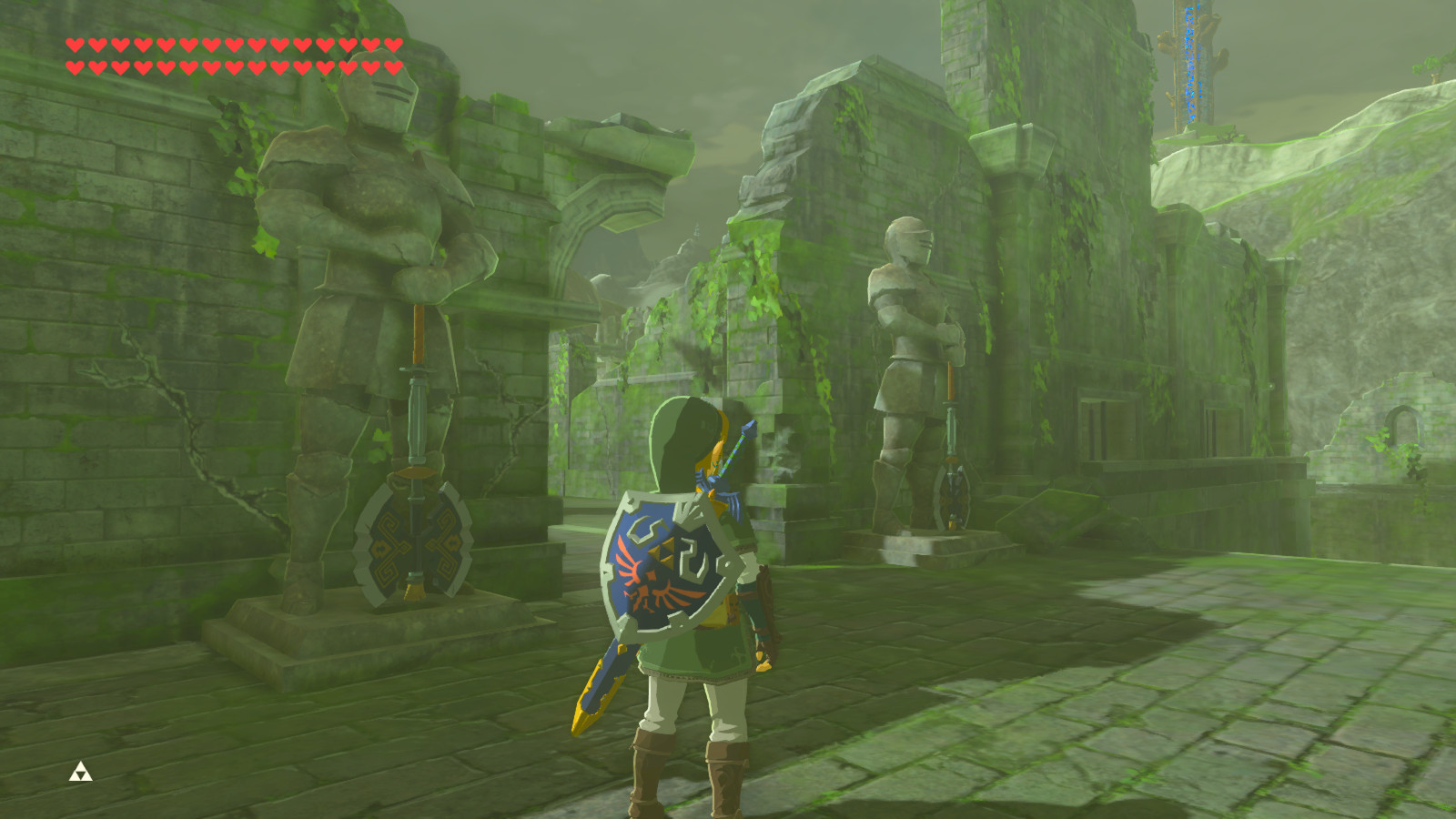The image size is (1456, 819).
Task: Click the sword held by the left knight statue
Action: pos(418,382)
